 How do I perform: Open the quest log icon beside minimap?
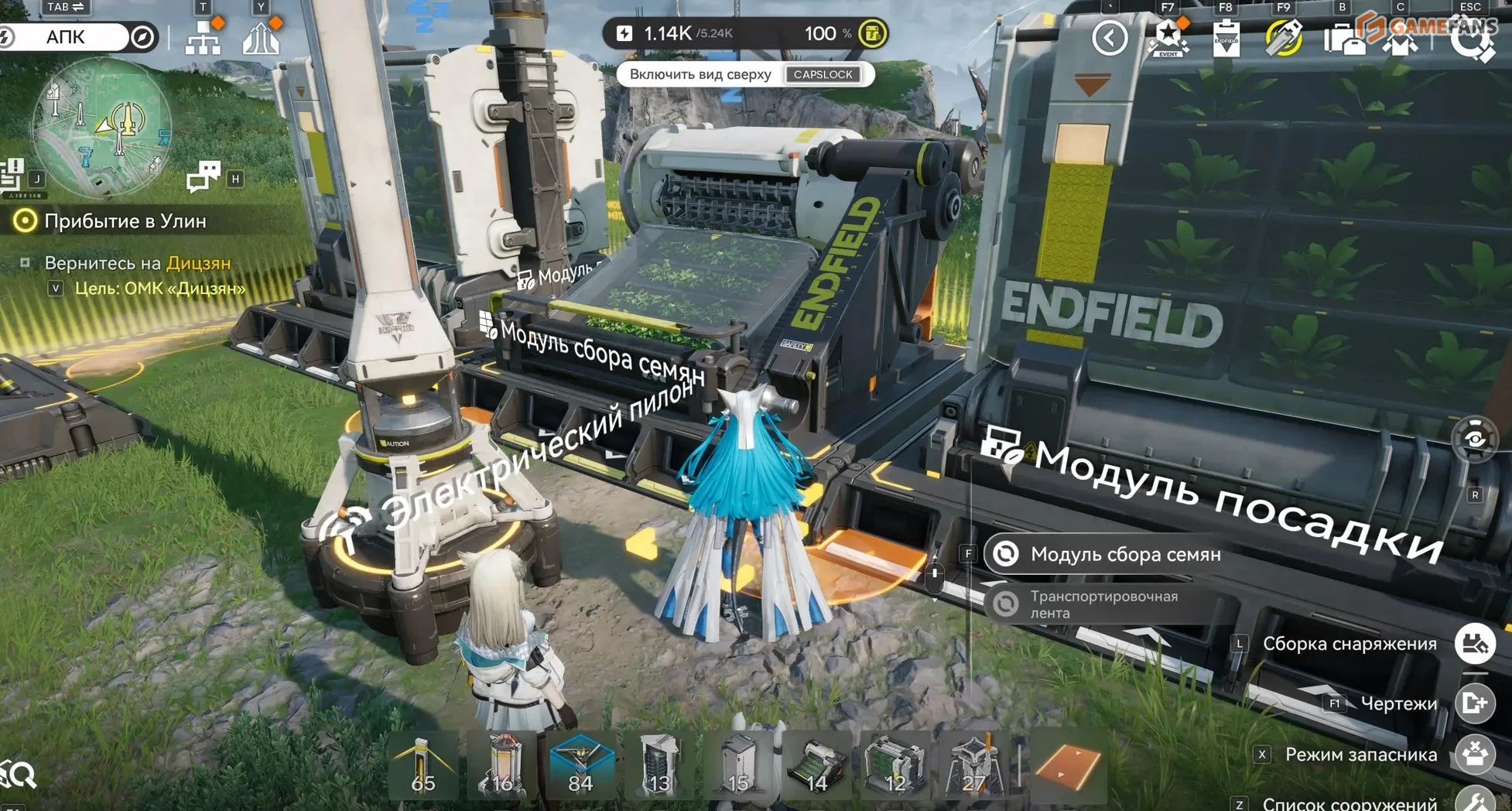click(13, 175)
